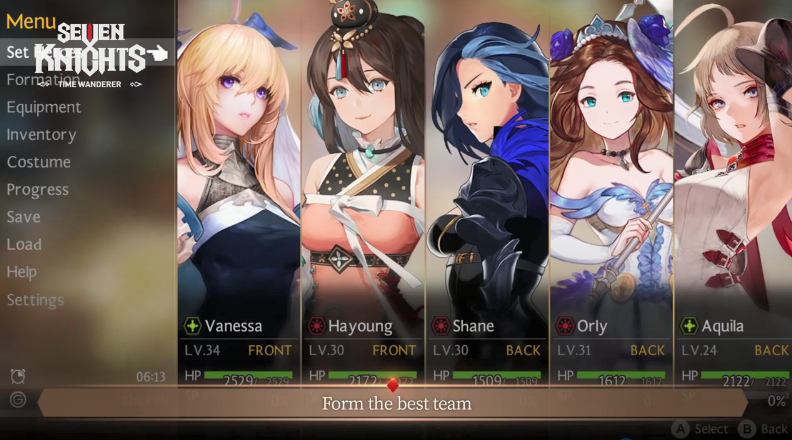This screenshot has width=792, height=440.
Task: Choose Save in the menu list
Action: 24,217
